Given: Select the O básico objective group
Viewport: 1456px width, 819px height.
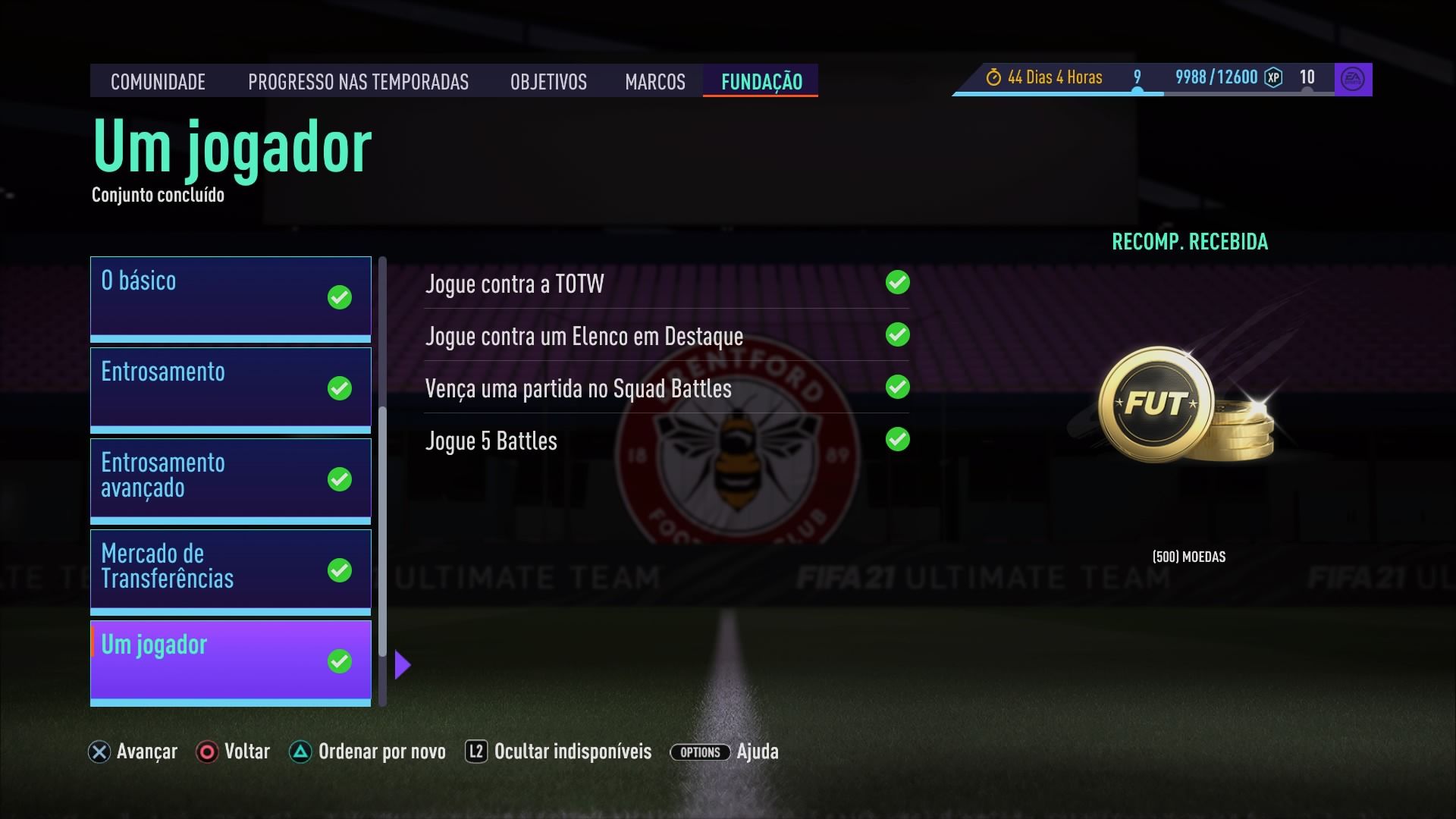Looking at the screenshot, I should [x=230, y=296].
